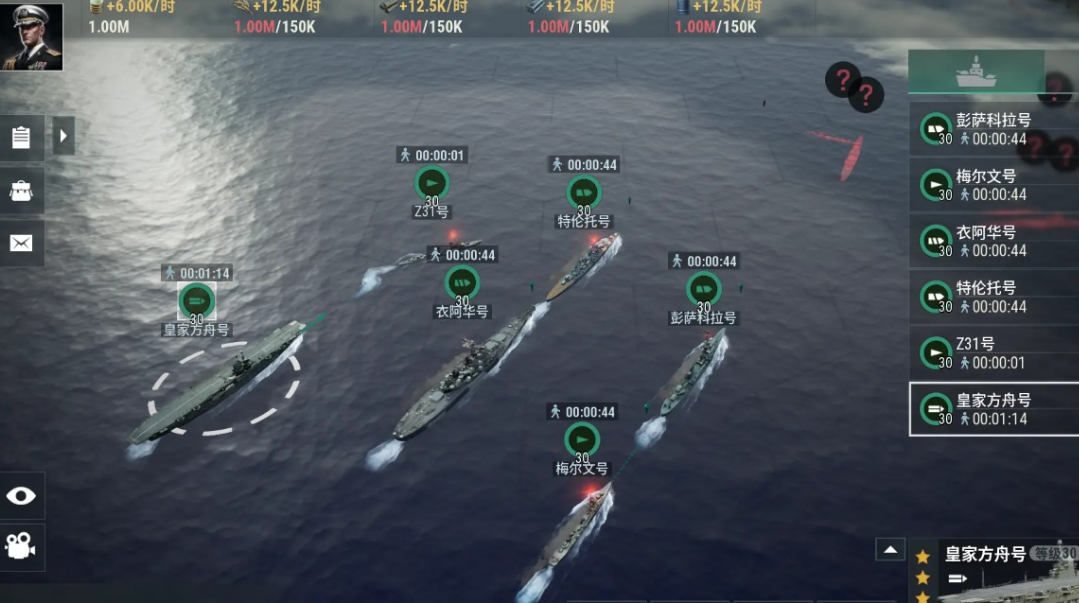
Task: Activate the video camera mode
Action: (21, 546)
